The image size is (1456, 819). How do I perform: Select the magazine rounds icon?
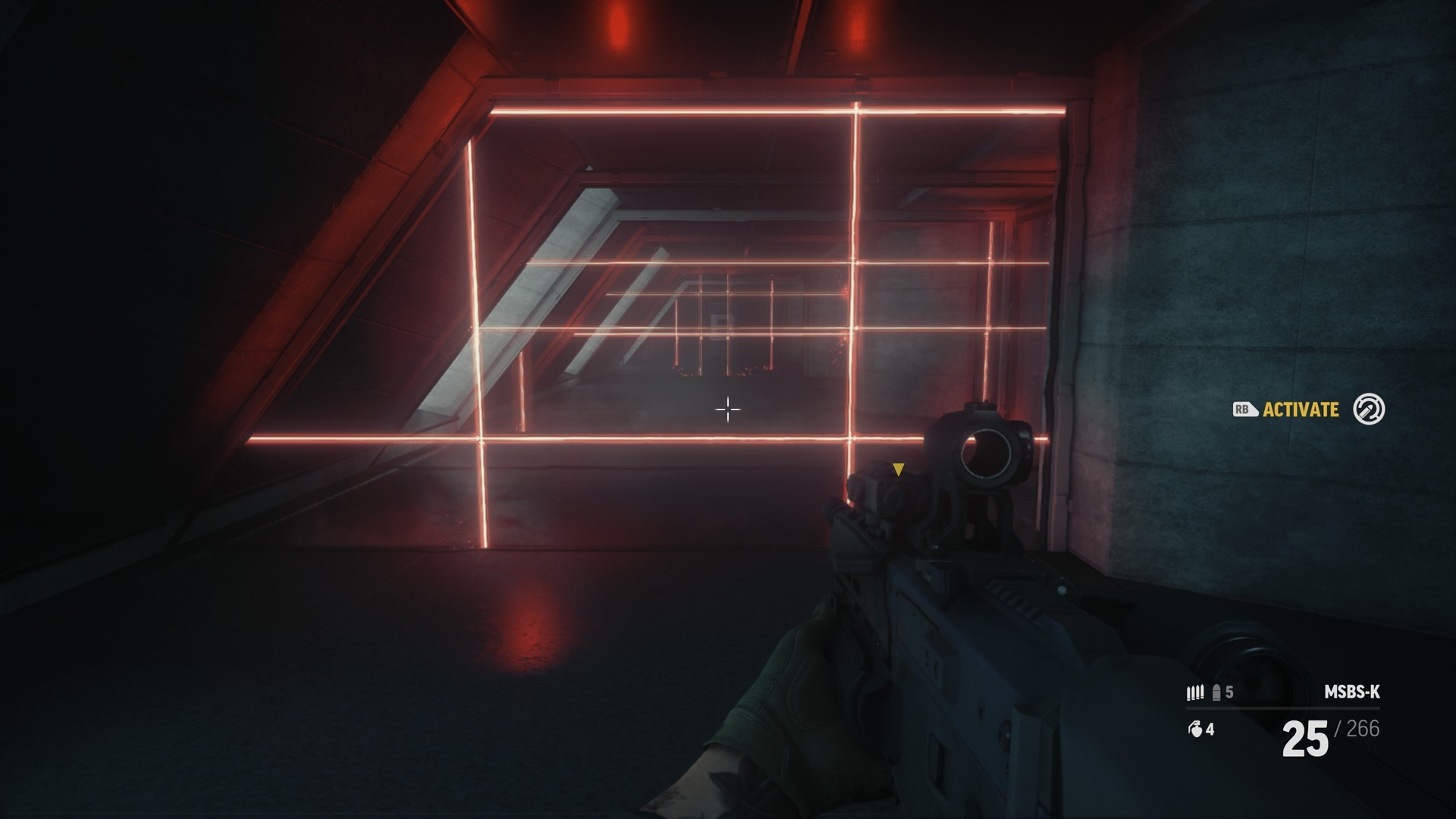pos(1195,692)
